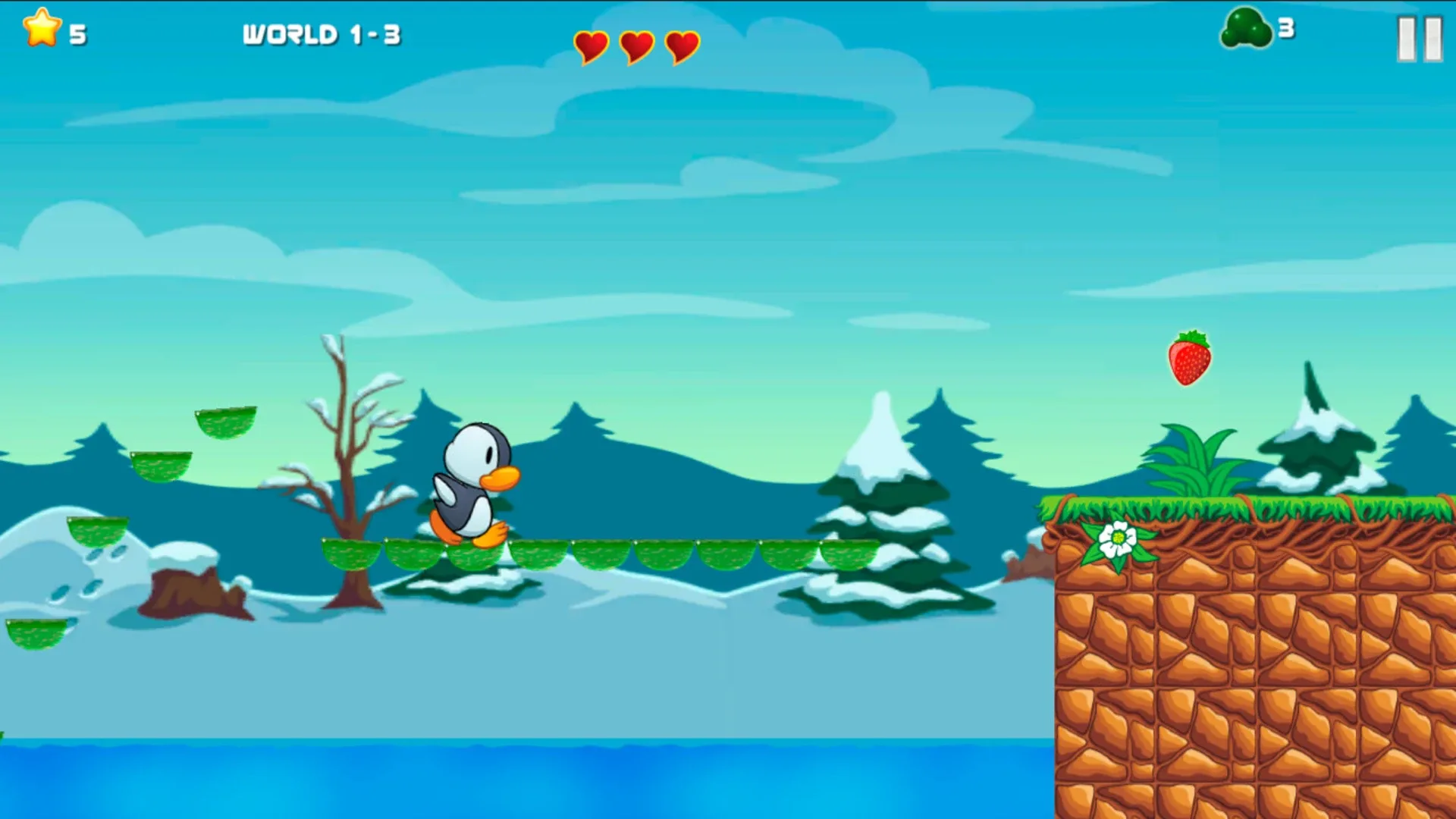Click the green blob collectible counter icon

pos(1247,29)
